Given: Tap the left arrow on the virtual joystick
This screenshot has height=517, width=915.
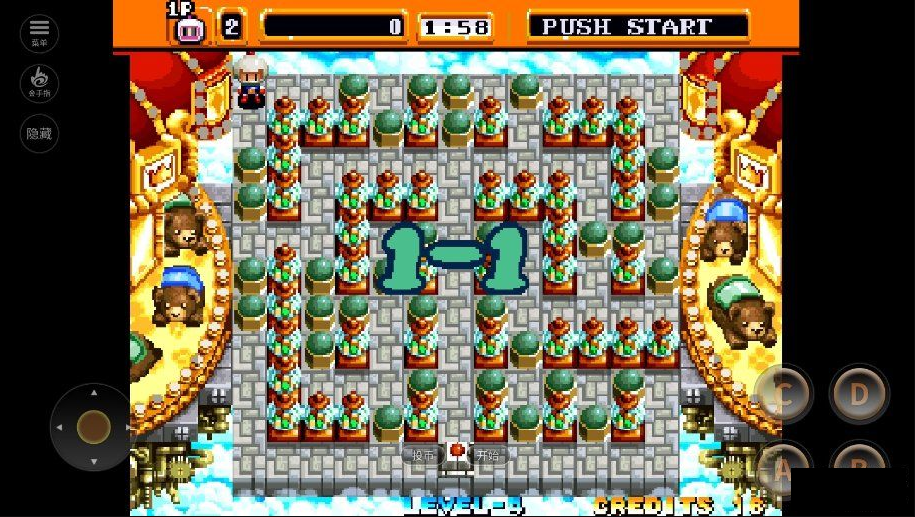Looking at the screenshot, I should point(60,428).
